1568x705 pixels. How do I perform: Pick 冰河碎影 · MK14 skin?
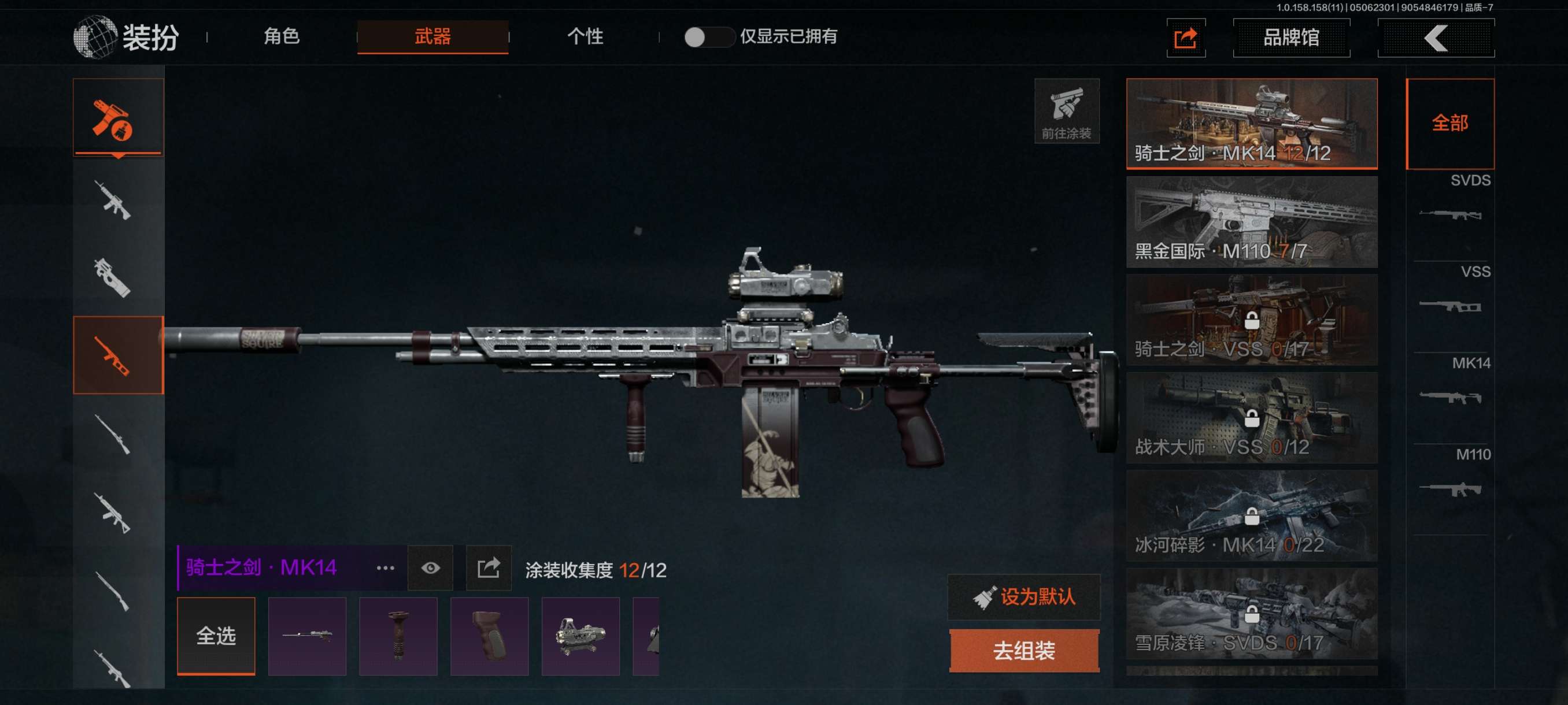[1252, 516]
